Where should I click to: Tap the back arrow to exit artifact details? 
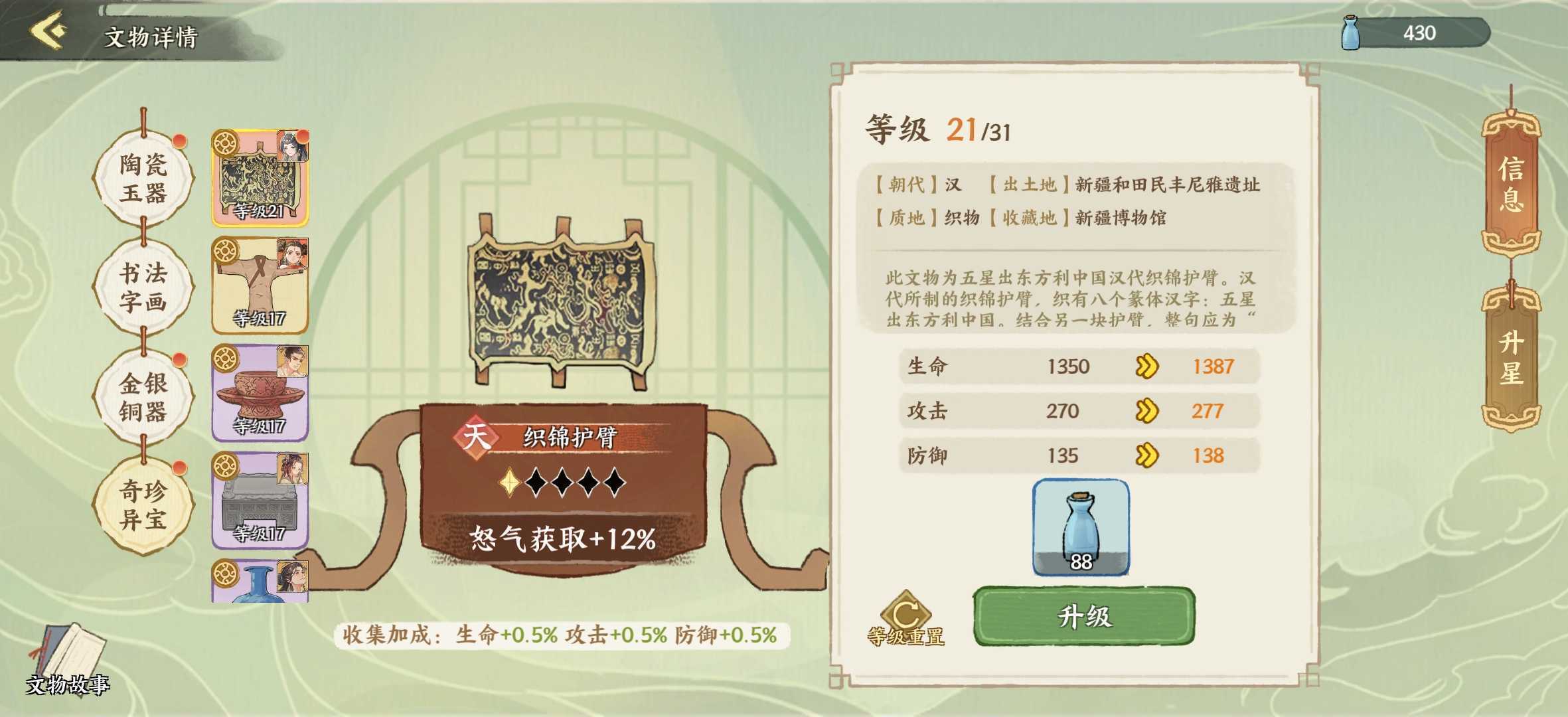click(45, 30)
